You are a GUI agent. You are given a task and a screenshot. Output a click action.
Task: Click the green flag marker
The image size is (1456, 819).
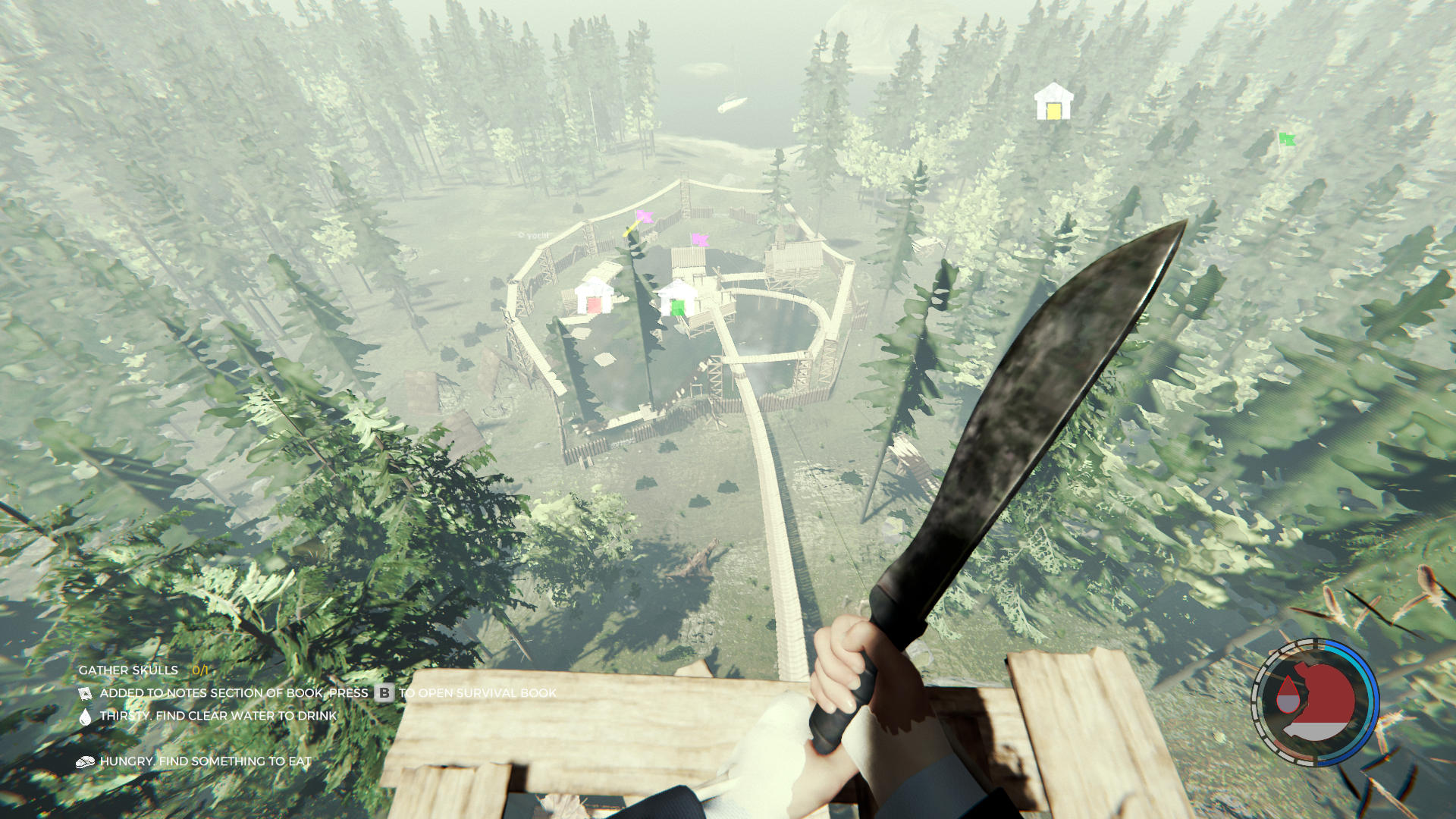1286,139
